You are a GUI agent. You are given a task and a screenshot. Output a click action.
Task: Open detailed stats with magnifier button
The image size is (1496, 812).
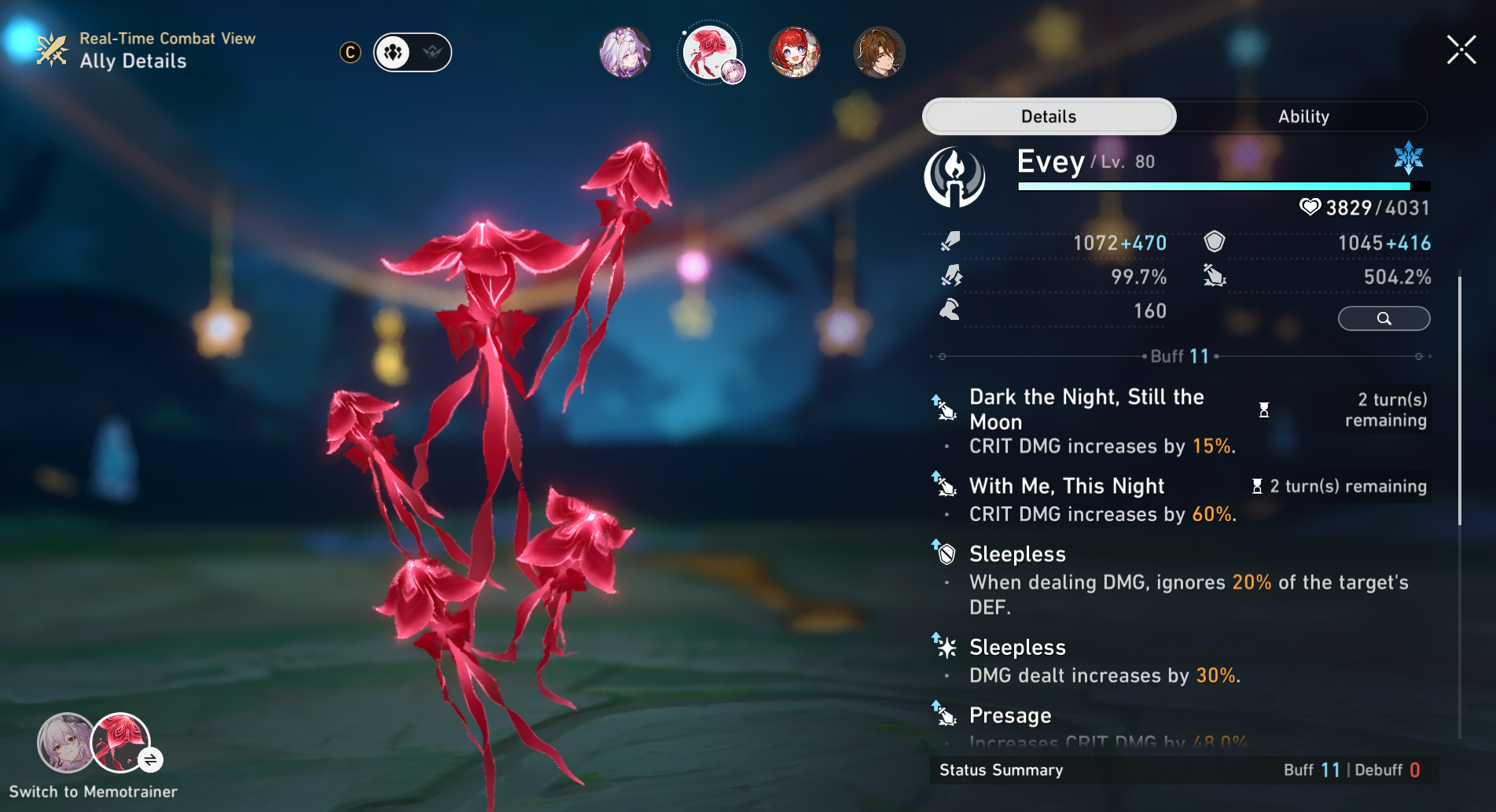point(1384,318)
